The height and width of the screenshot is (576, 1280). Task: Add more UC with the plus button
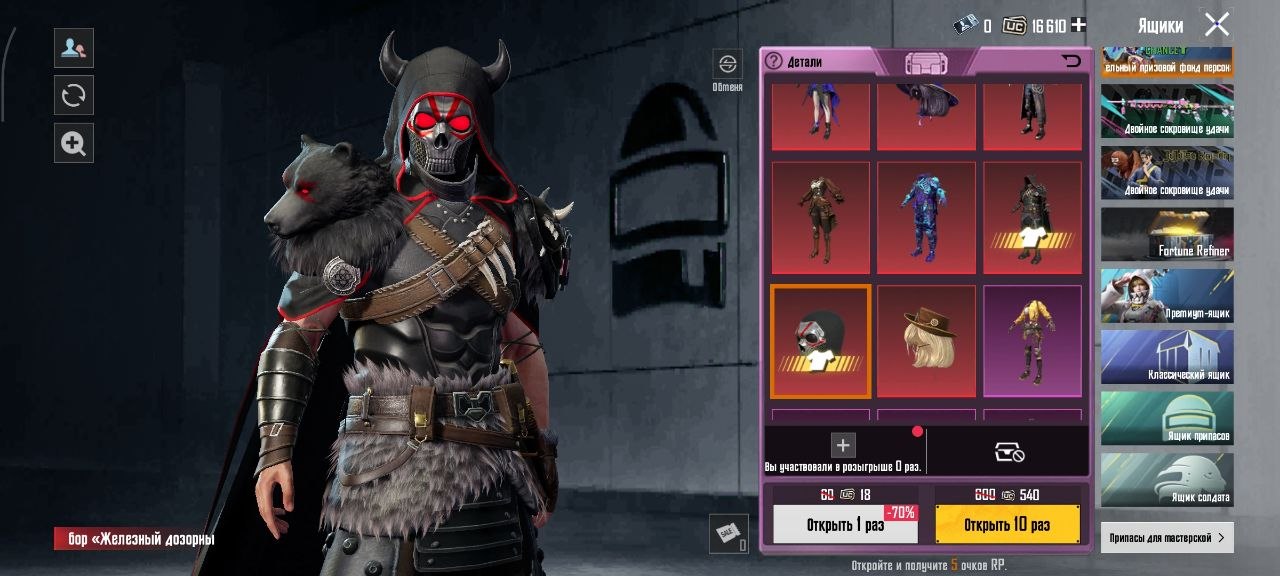pos(1078,26)
